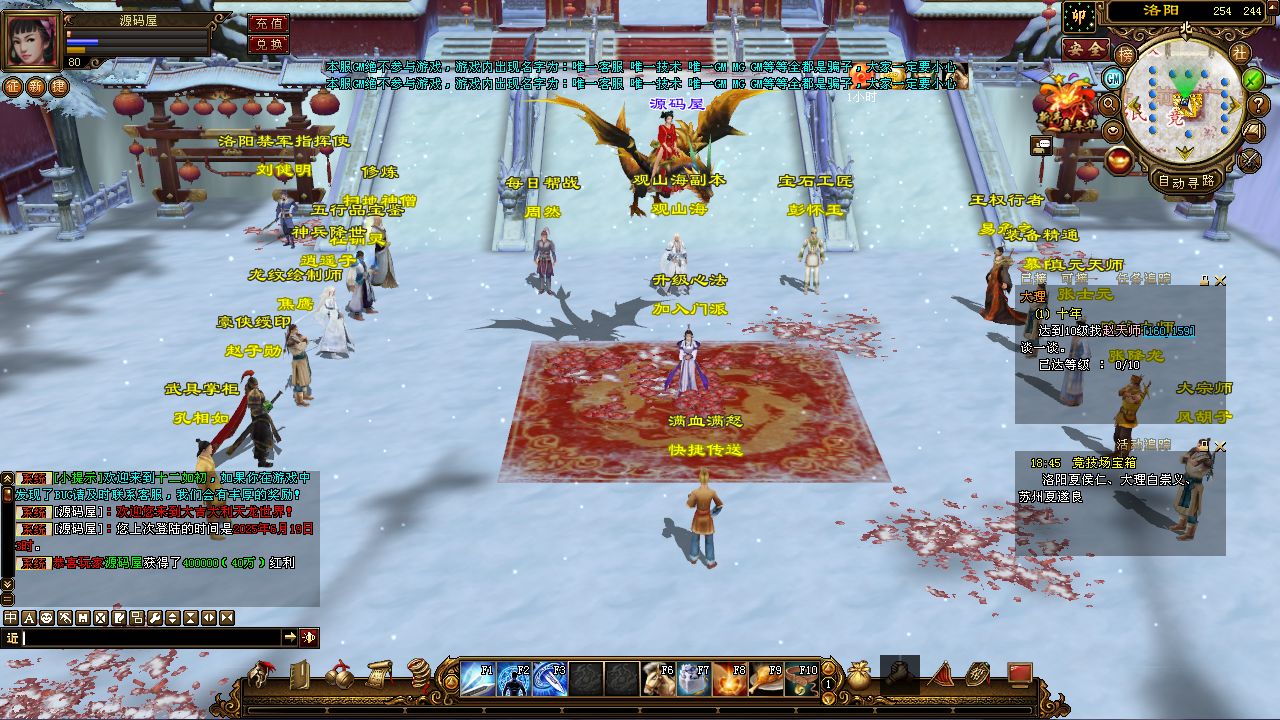Click the 兑换 exchange button

[267, 44]
